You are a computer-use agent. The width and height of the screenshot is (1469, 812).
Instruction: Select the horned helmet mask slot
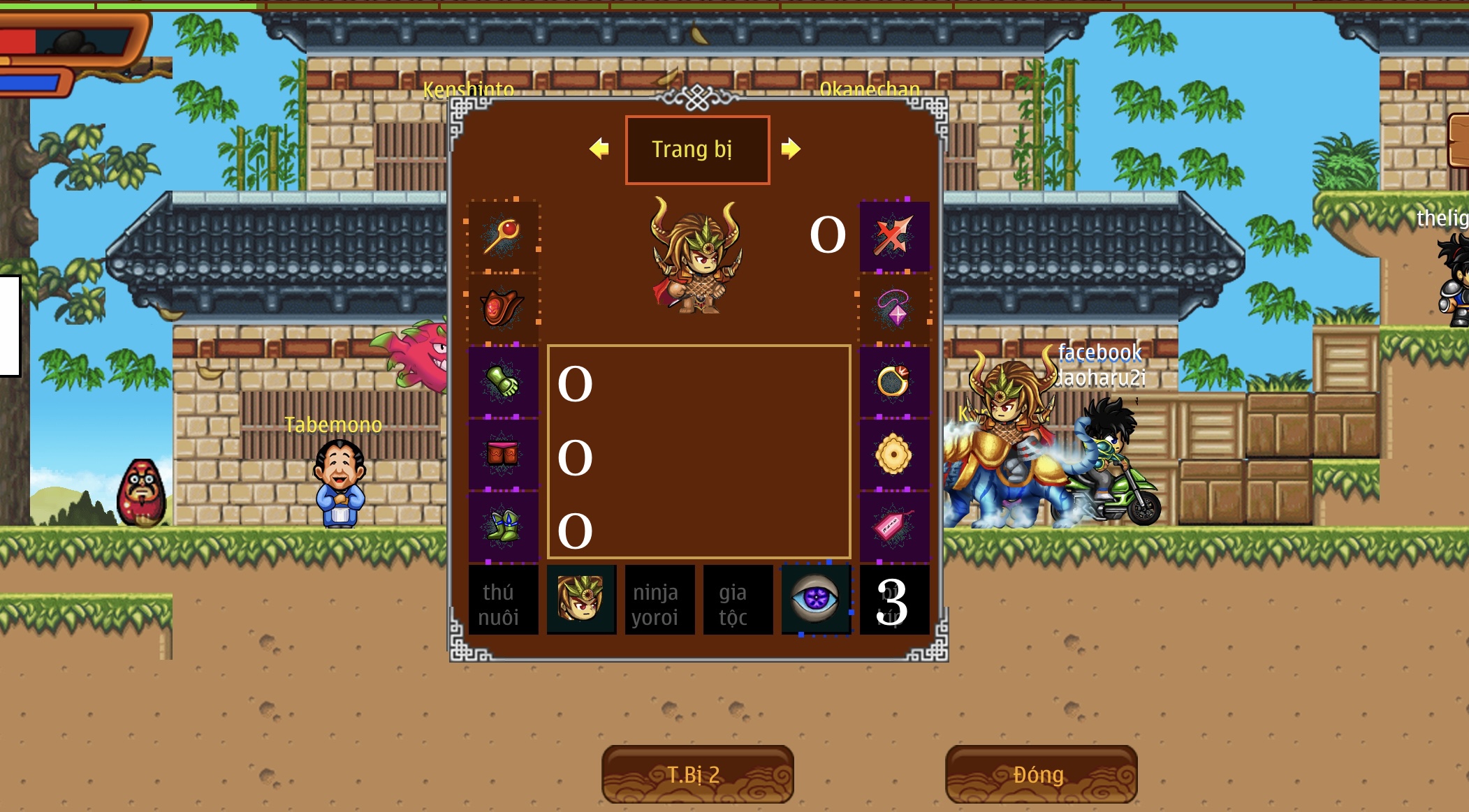coord(581,600)
